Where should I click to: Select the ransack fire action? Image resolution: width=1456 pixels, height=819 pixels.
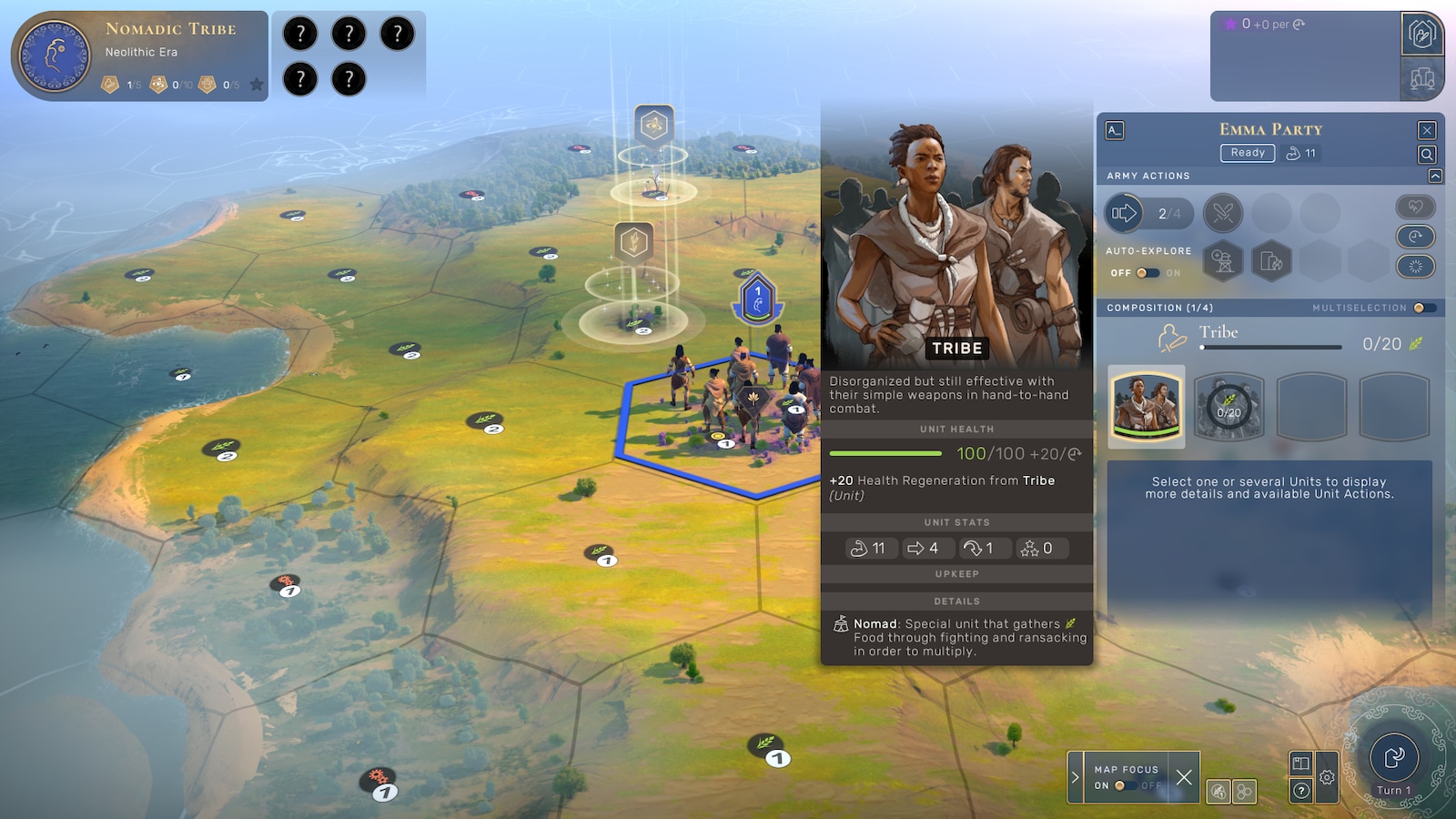click(1271, 262)
